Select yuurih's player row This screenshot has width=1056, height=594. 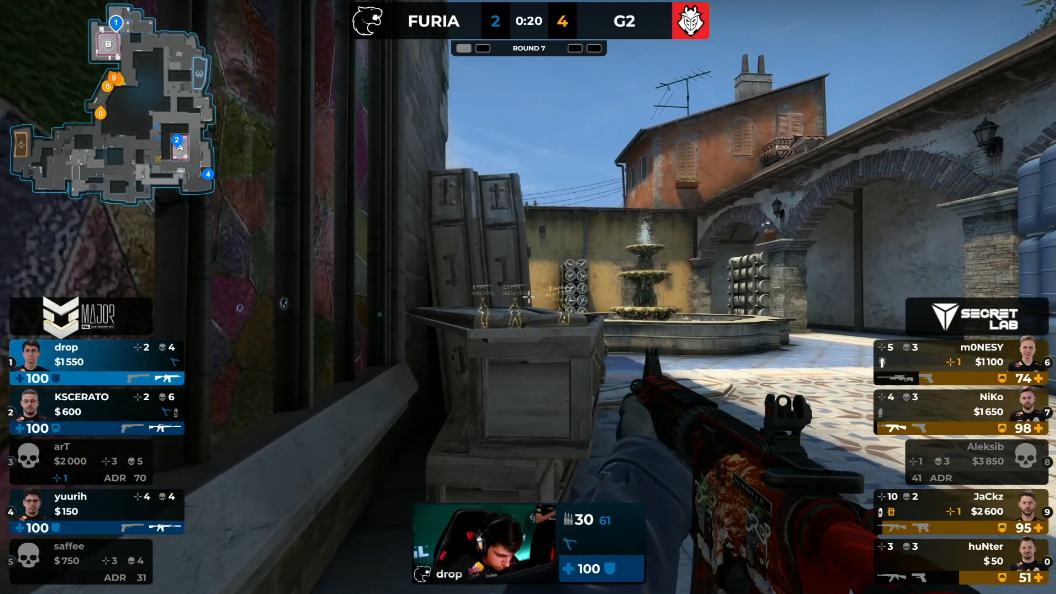(x=97, y=511)
